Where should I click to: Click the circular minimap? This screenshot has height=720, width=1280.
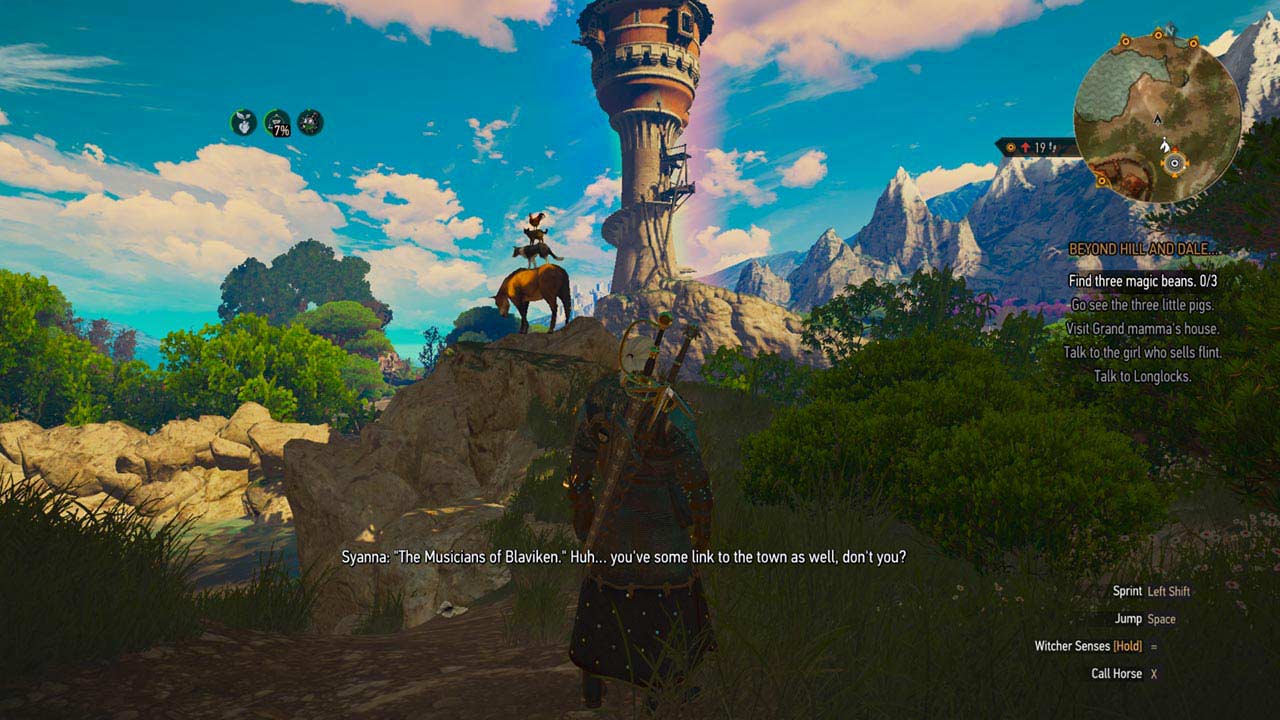pos(1157,118)
